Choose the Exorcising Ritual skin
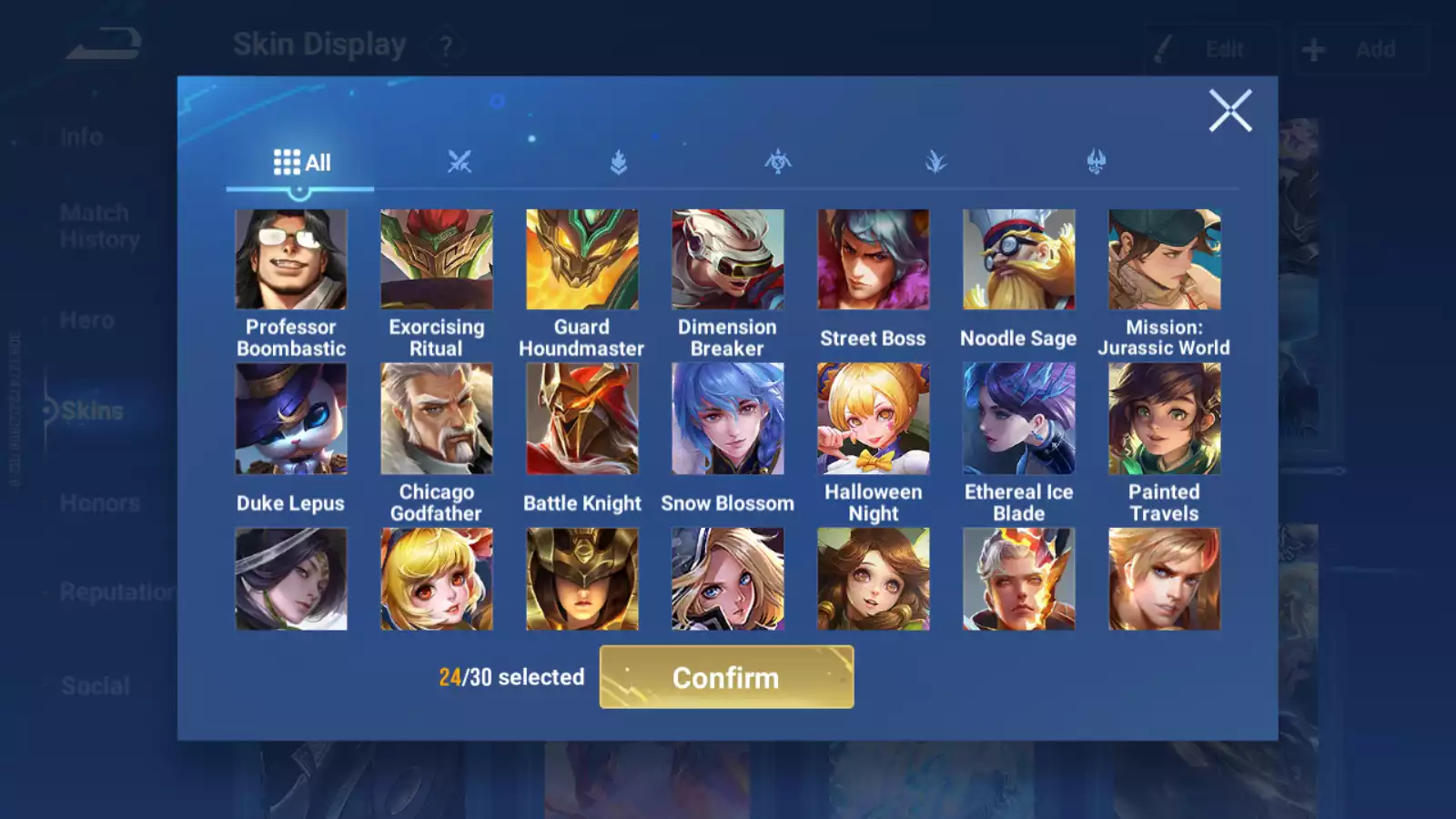Image resolution: width=1456 pixels, height=819 pixels. point(437,260)
